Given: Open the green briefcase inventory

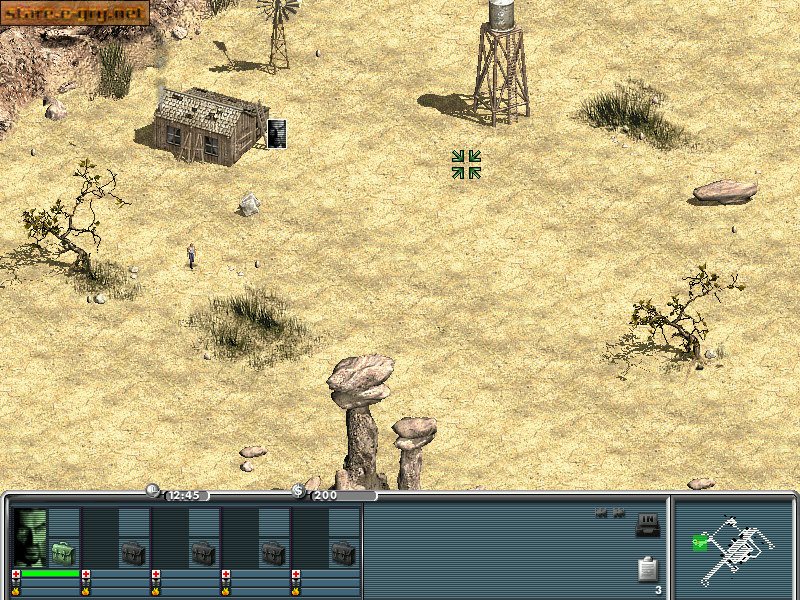Looking at the screenshot, I should 64,552.
